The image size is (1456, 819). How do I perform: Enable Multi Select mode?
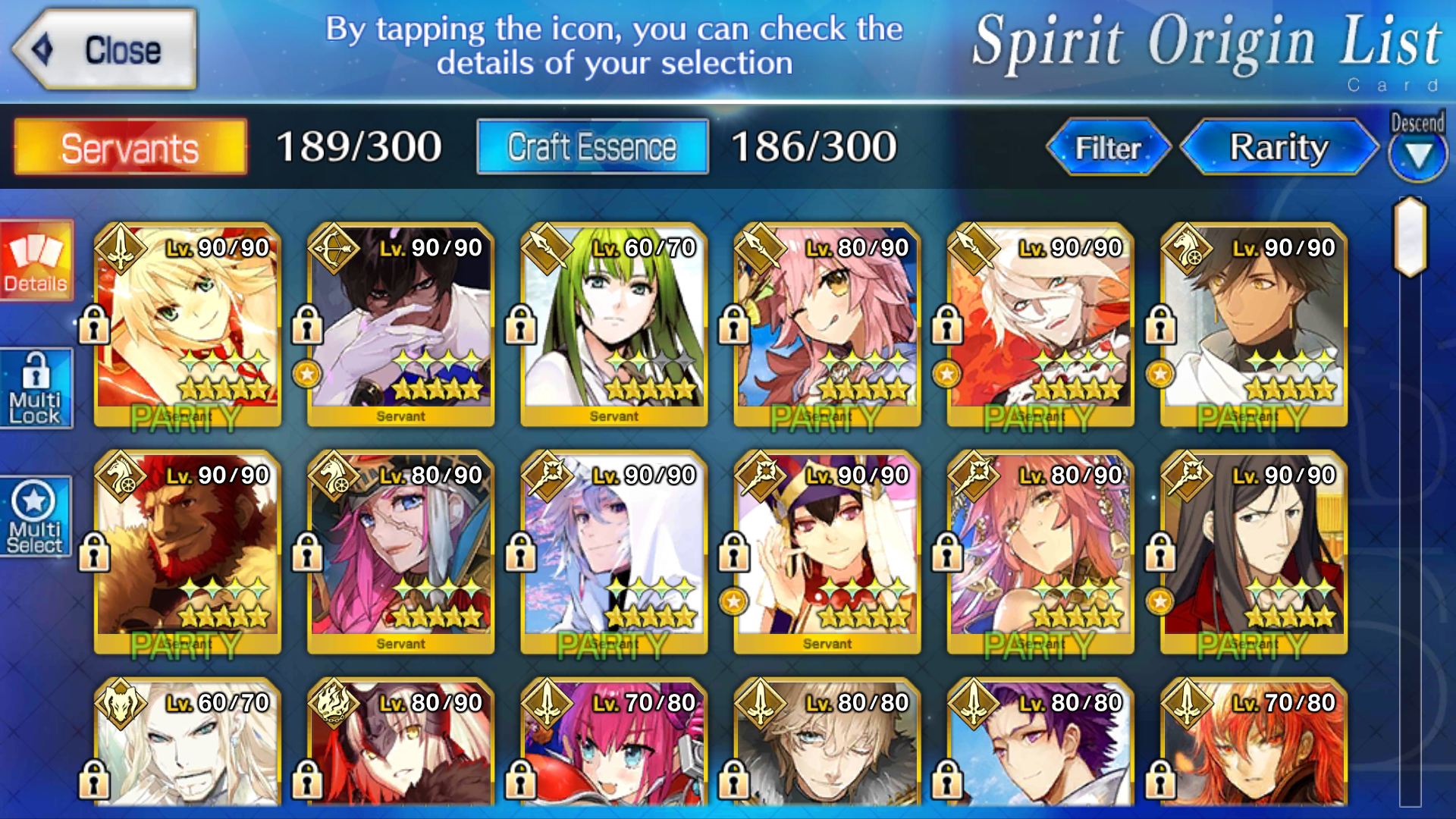click(36, 517)
